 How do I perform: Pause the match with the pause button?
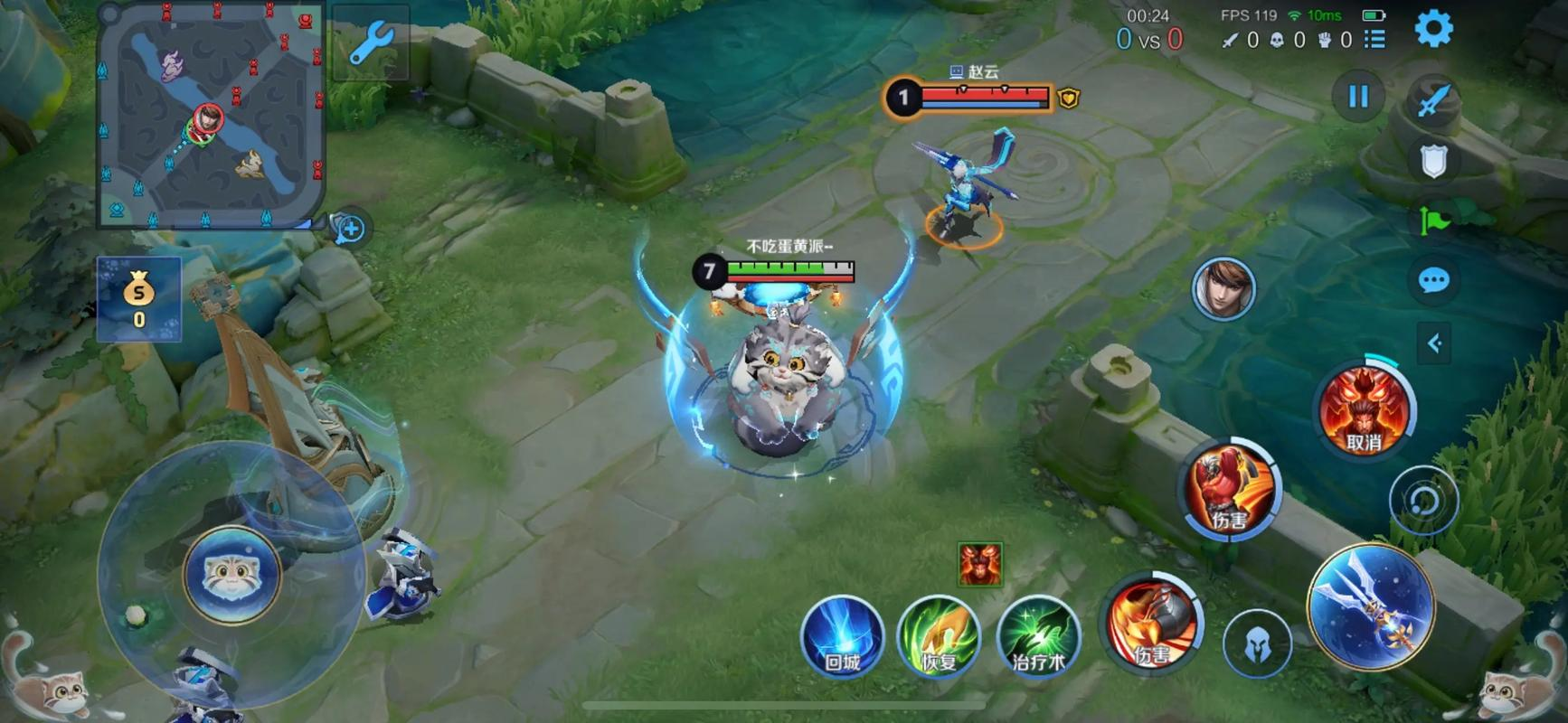point(1358,97)
